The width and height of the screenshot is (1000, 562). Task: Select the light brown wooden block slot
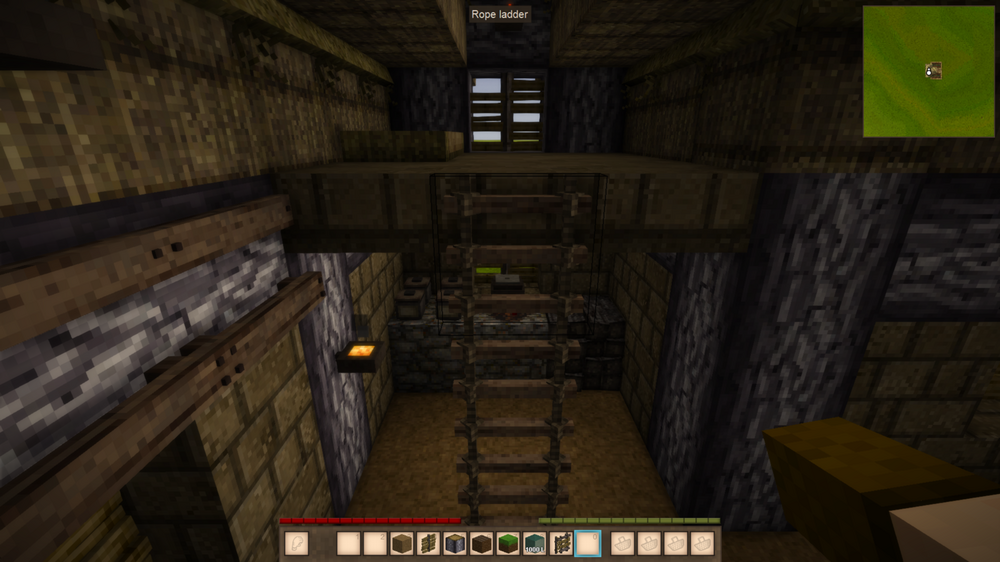[402, 544]
